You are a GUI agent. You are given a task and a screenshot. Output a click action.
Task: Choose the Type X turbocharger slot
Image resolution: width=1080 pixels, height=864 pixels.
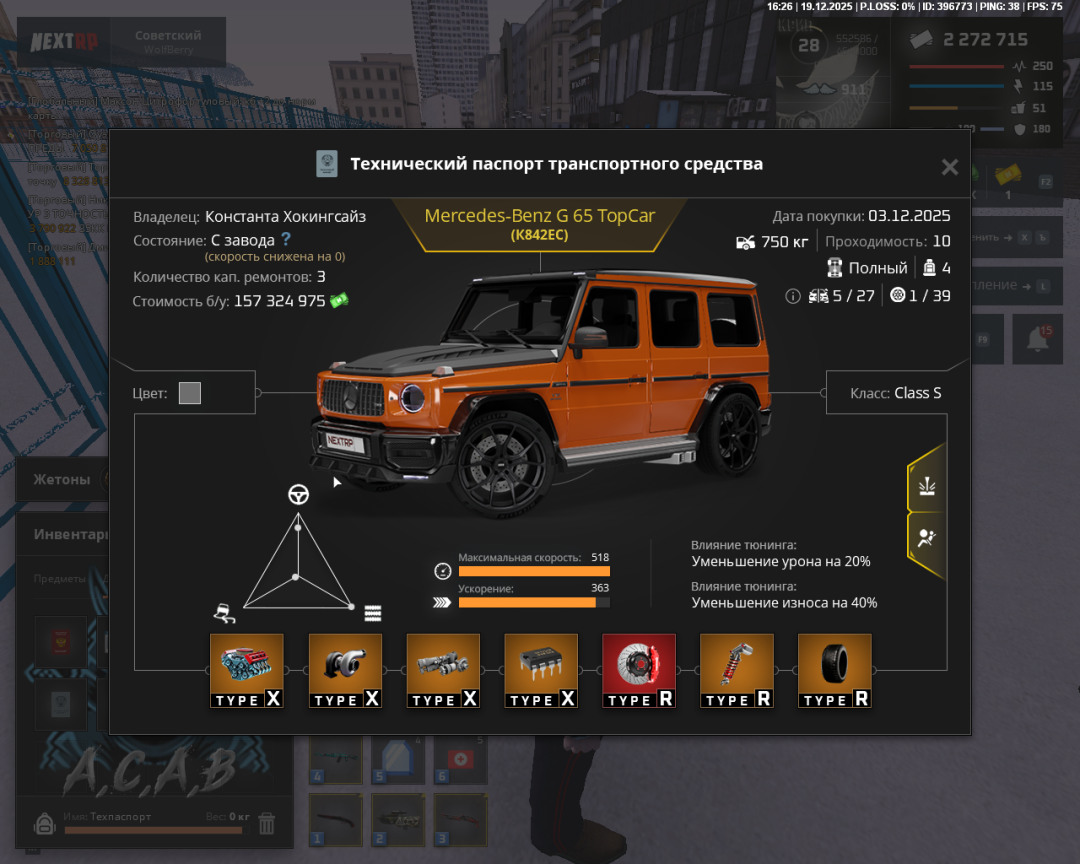(344, 671)
